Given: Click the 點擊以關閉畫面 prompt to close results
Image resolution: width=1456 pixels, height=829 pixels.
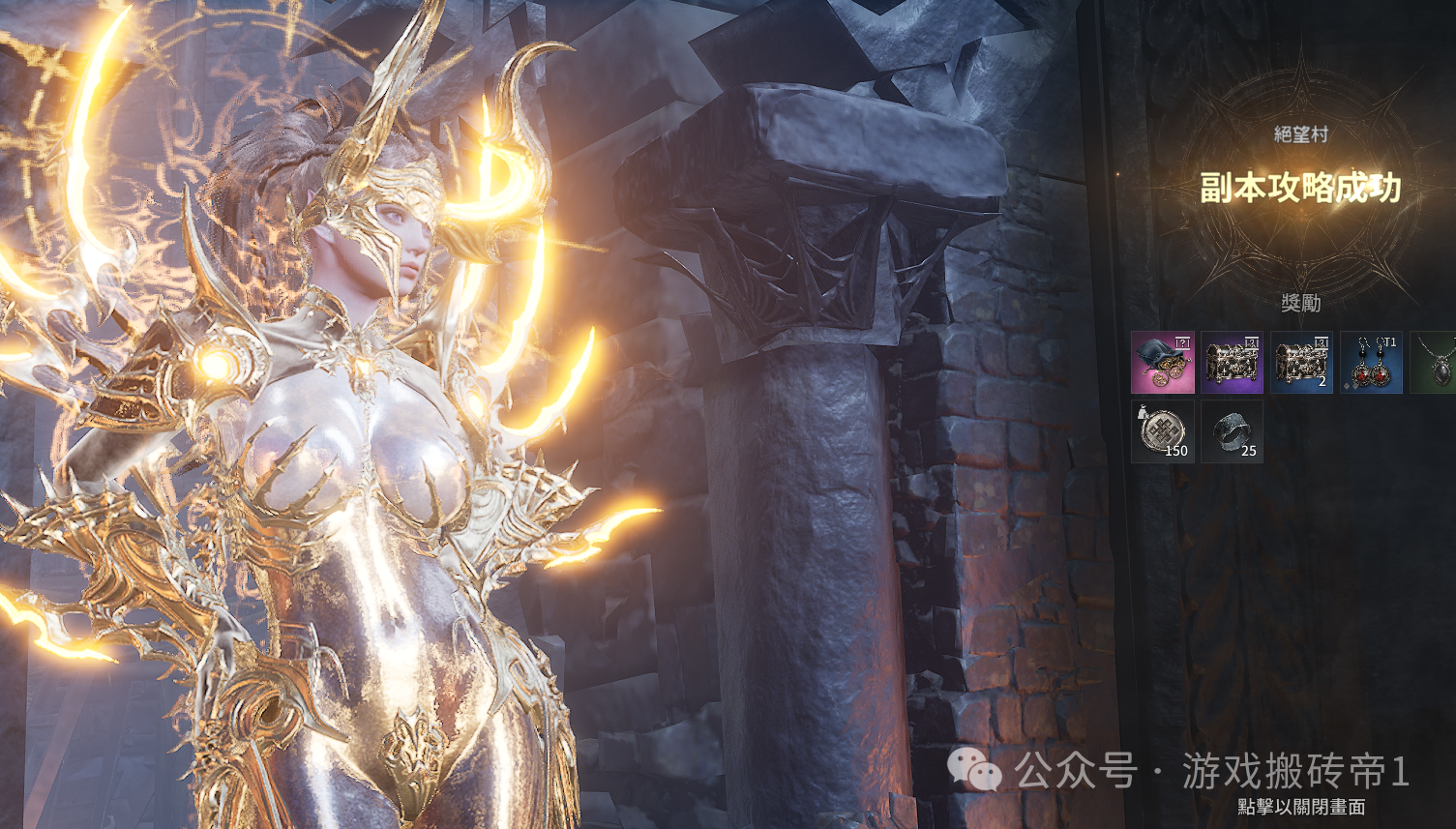Looking at the screenshot, I should [1301, 807].
